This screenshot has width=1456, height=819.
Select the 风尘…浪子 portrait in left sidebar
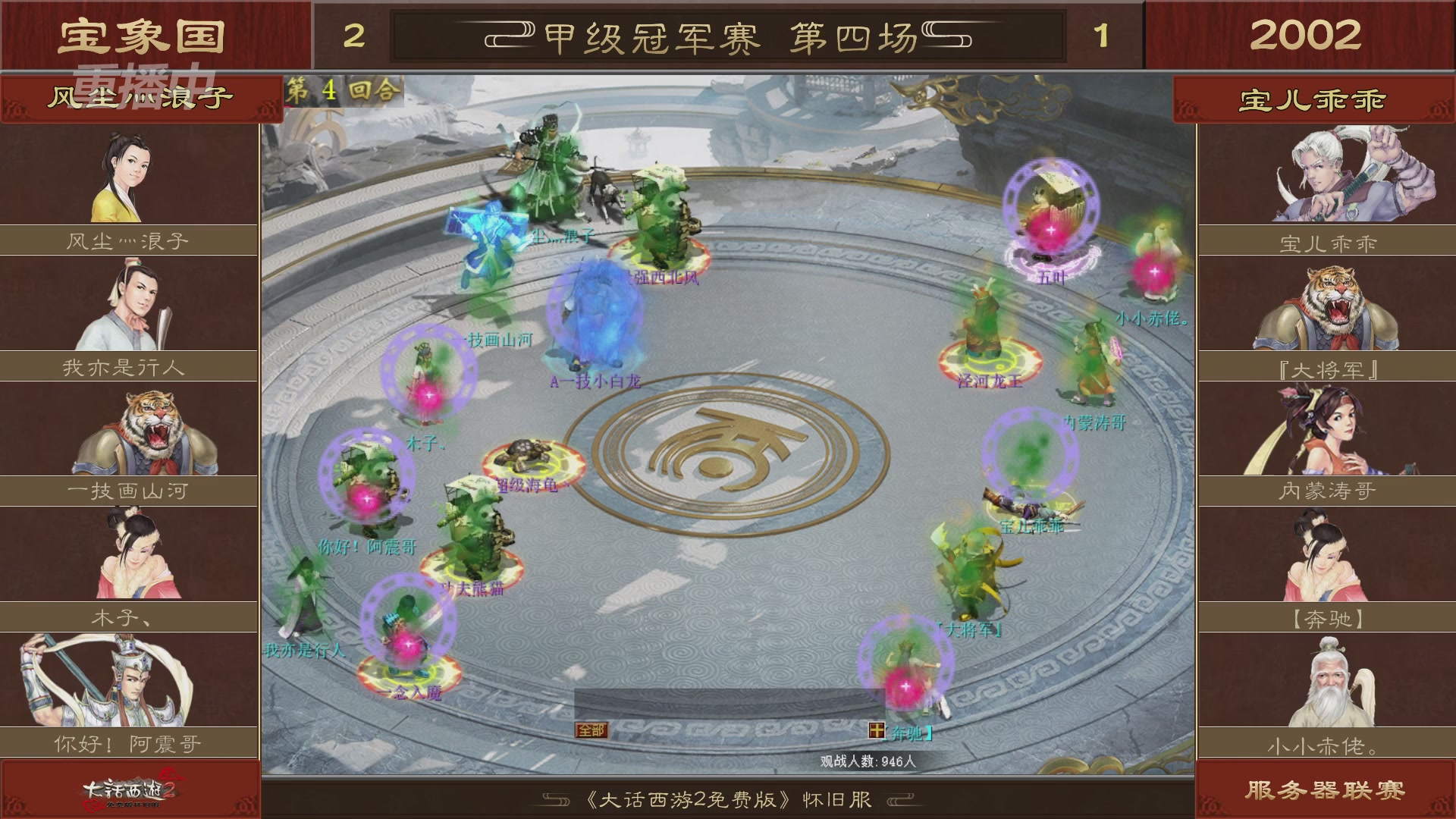(129, 173)
